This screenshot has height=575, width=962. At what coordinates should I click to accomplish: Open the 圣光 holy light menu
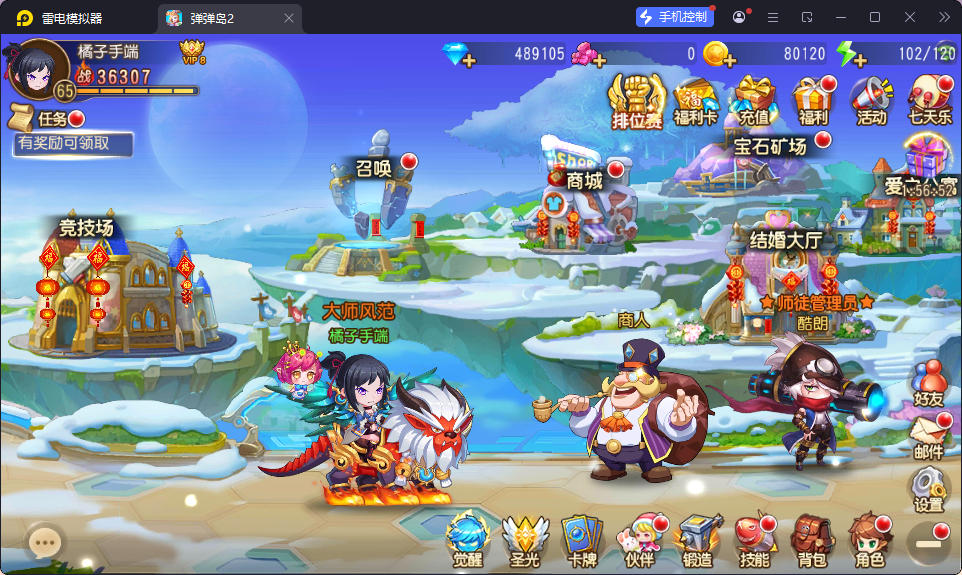pyautogui.click(x=525, y=541)
